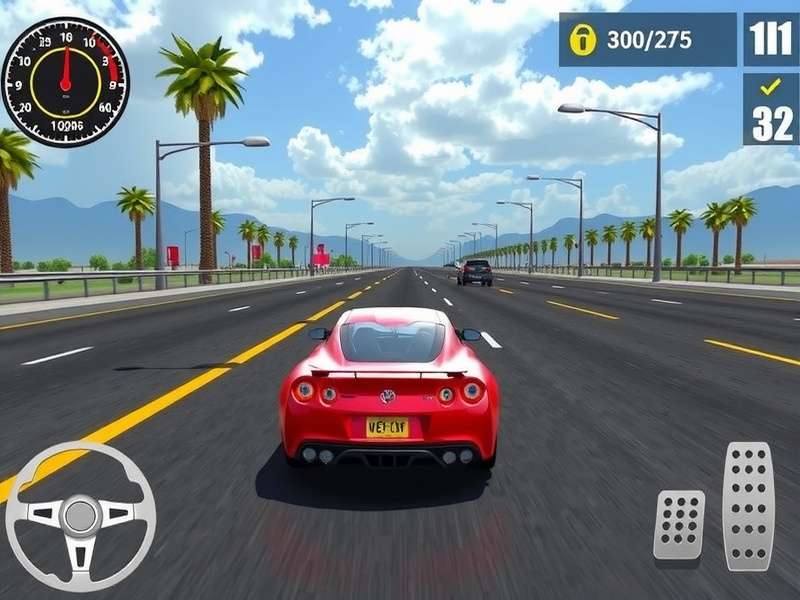
Task: Hit the short brake pedal
Action: pos(679,525)
